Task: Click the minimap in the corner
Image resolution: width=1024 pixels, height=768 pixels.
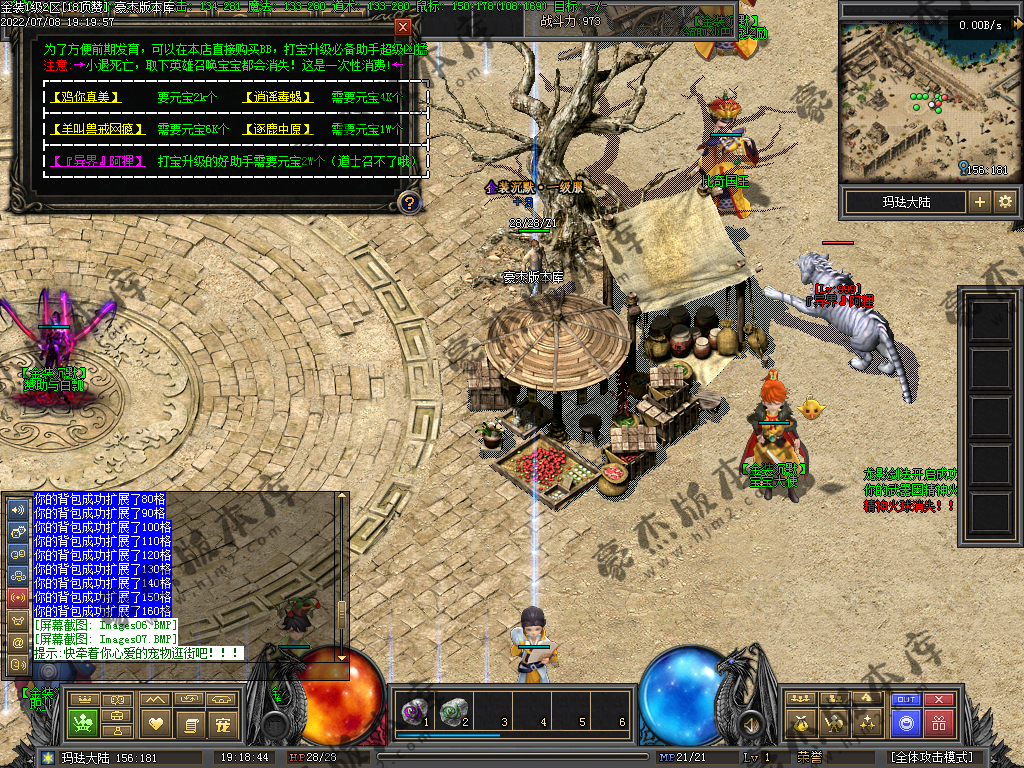Action: click(926, 100)
